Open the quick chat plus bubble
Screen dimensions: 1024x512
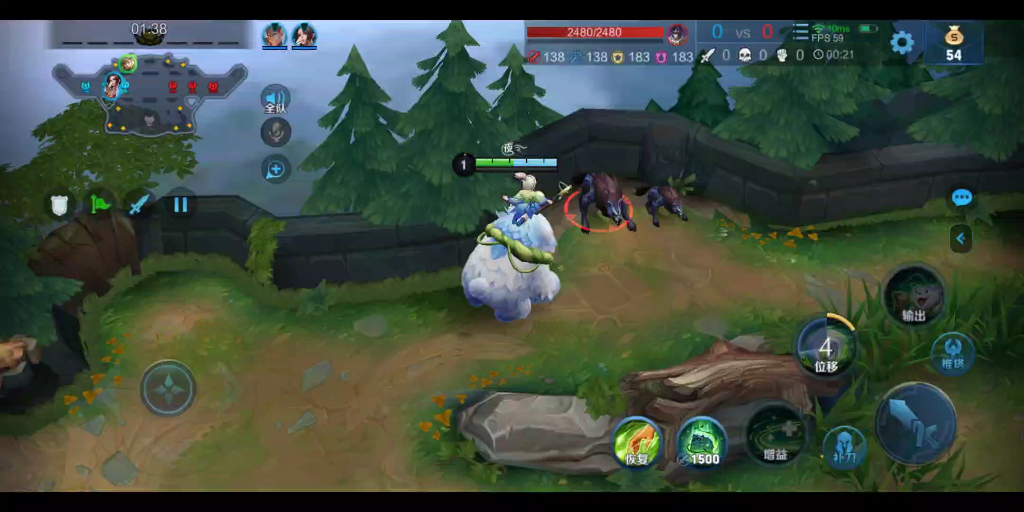click(276, 168)
